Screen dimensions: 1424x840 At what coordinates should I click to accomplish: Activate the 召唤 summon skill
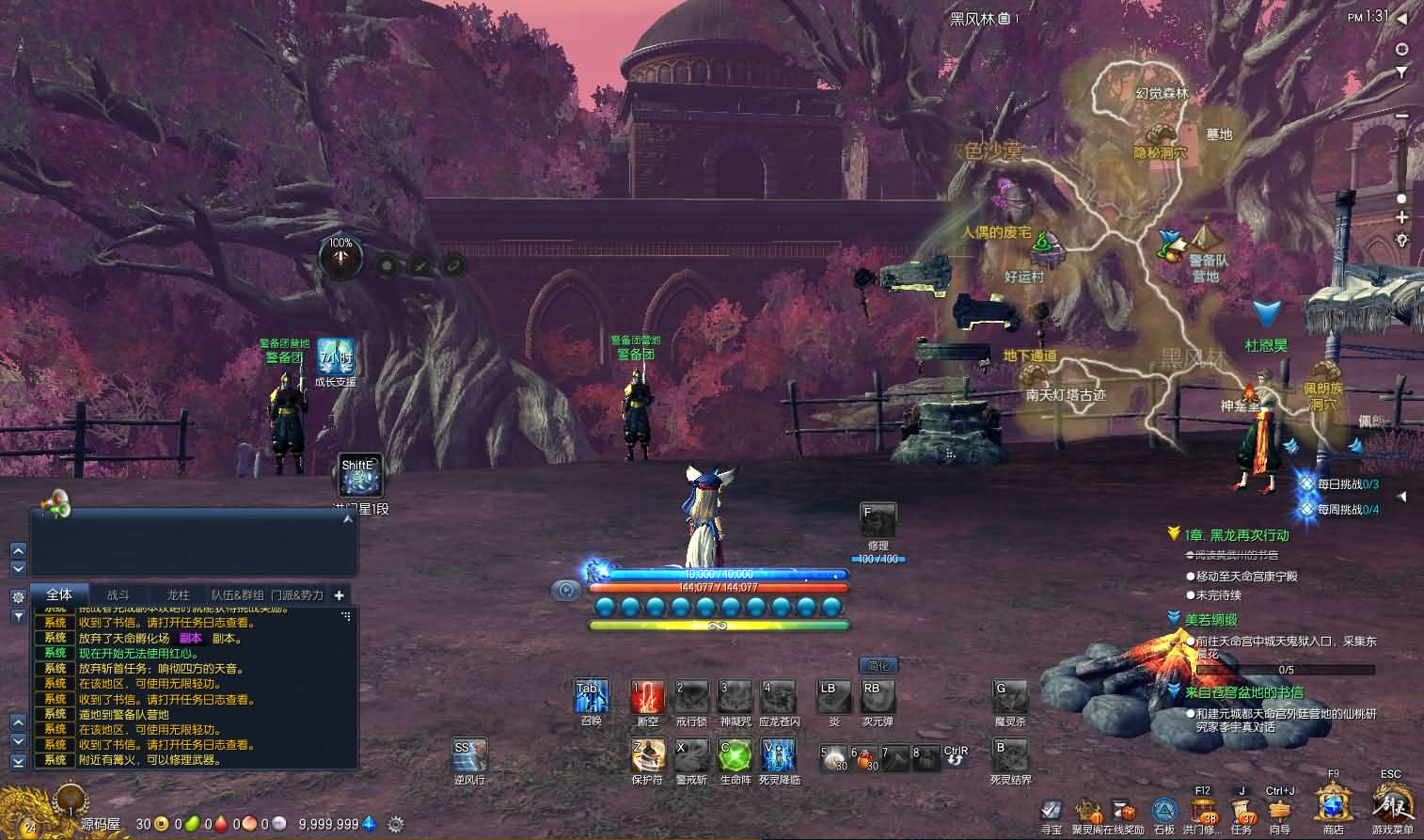click(x=592, y=697)
